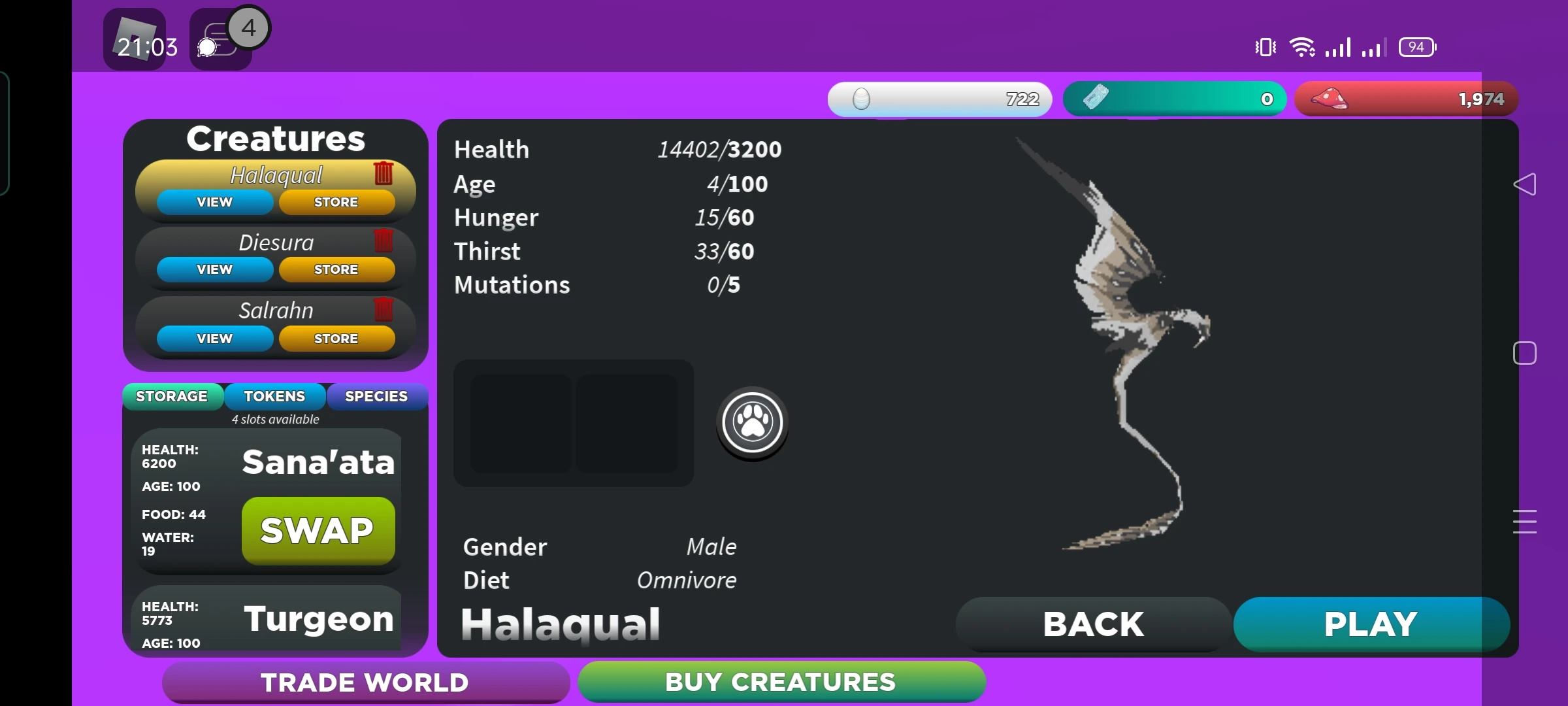Delete Halaqual using the trash icon
Screen dimensions: 1568x706
click(x=384, y=173)
